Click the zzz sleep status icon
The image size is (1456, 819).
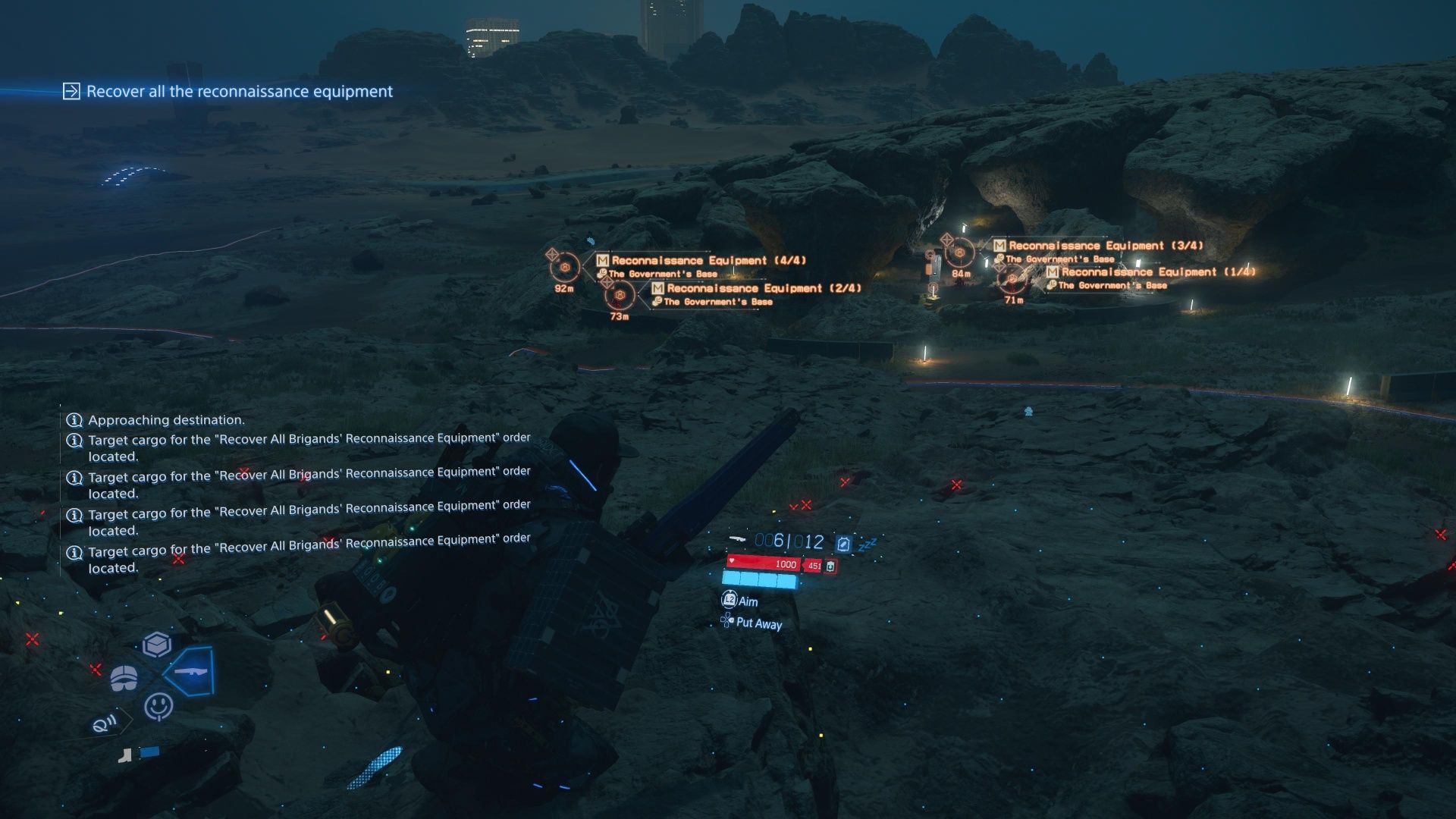[x=868, y=543]
